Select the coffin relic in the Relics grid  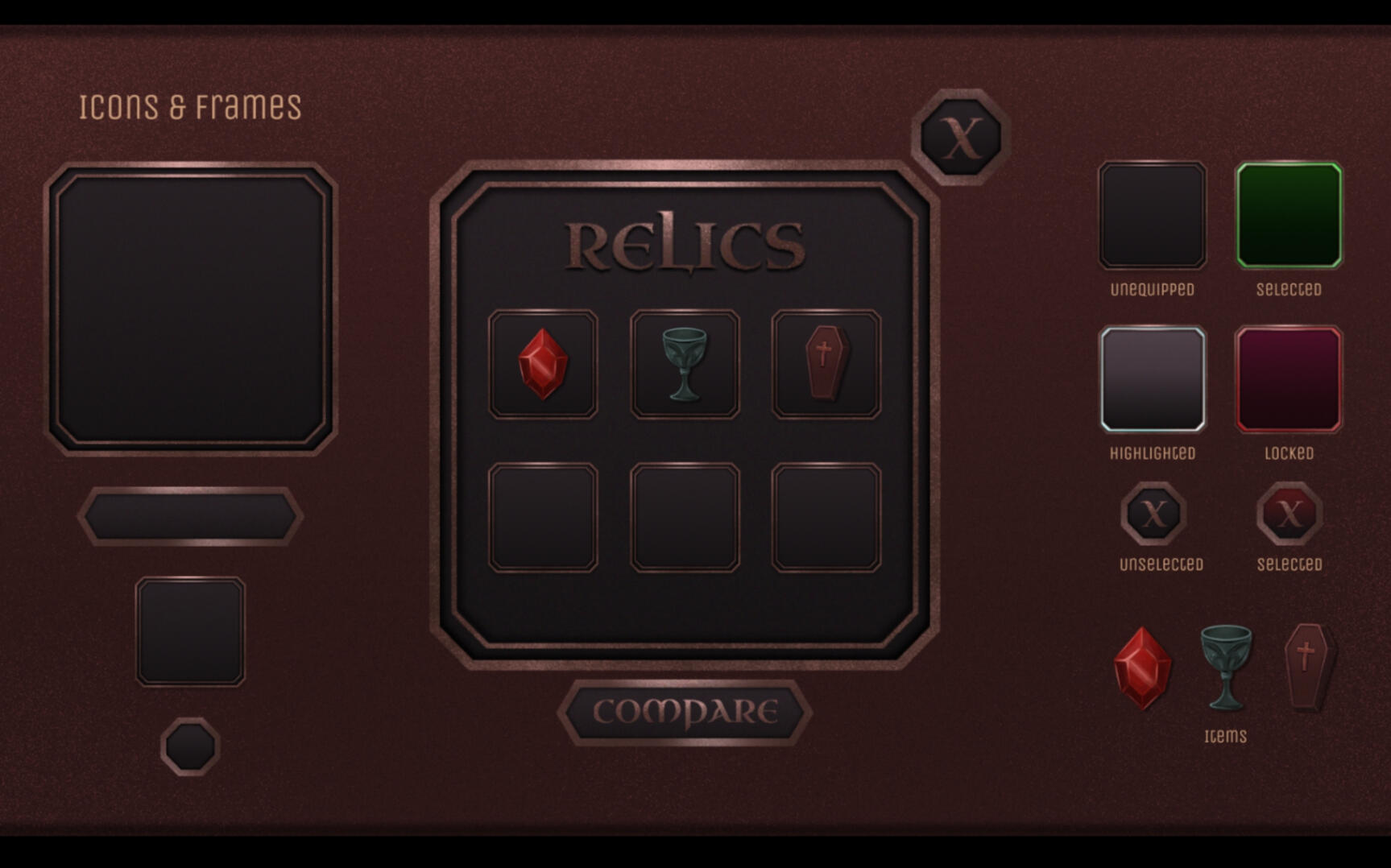pos(826,362)
